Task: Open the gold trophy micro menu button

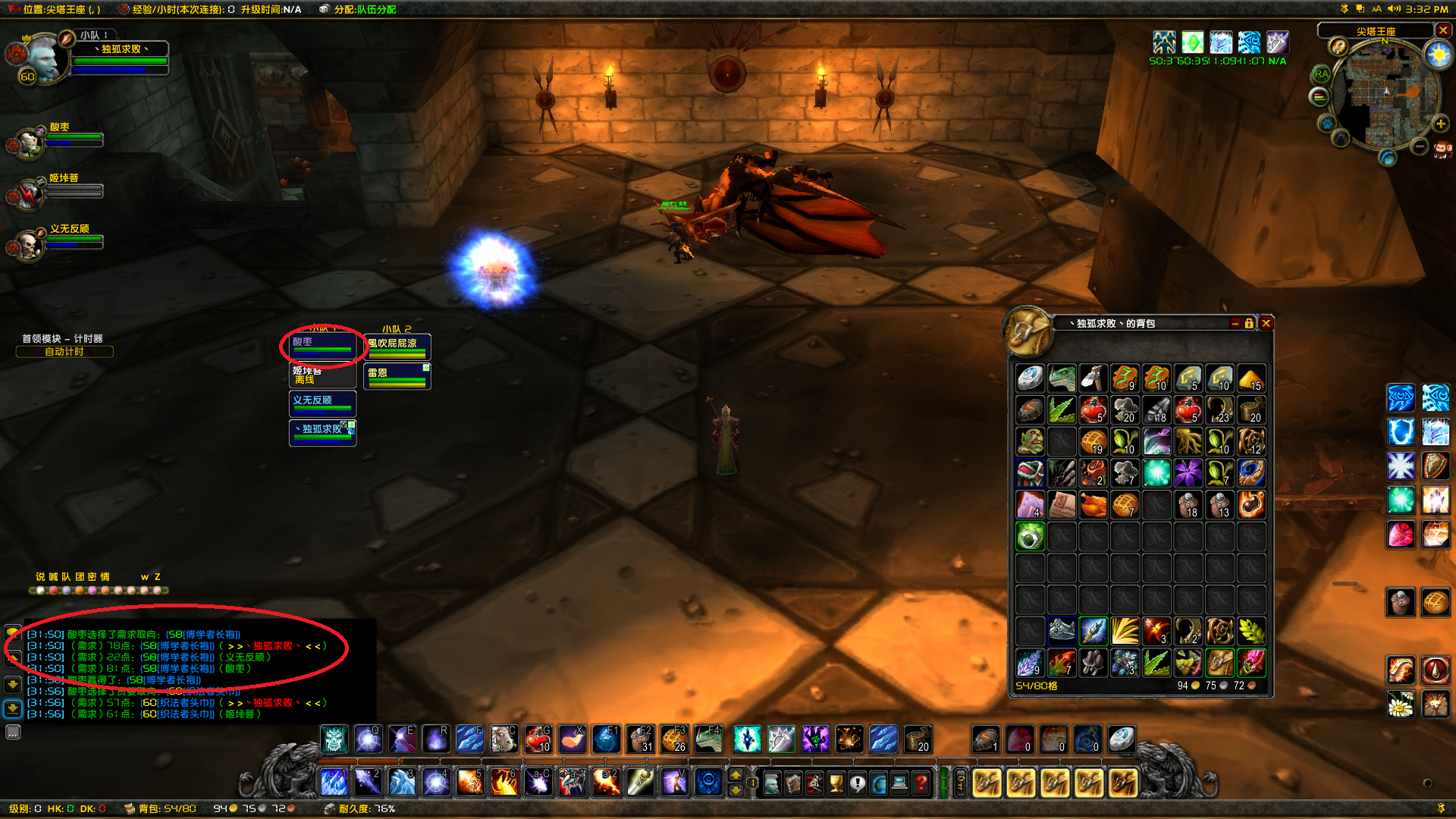Action: (x=836, y=783)
